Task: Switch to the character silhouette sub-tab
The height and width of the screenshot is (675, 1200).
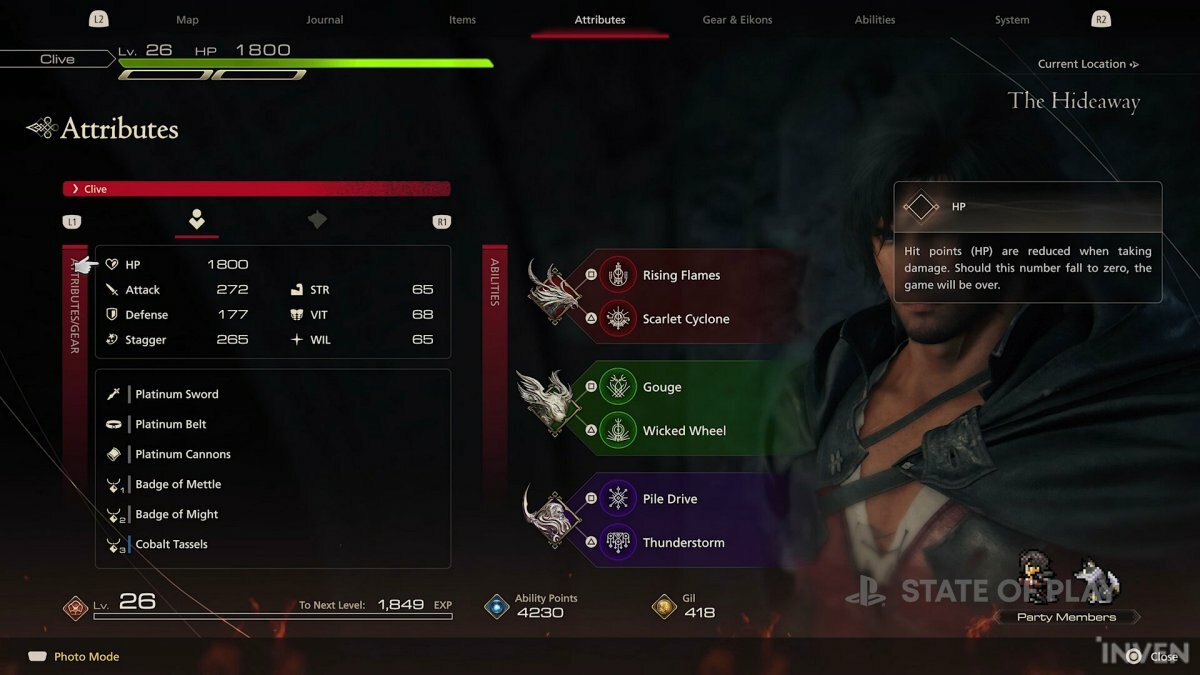Action: [197, 220]
